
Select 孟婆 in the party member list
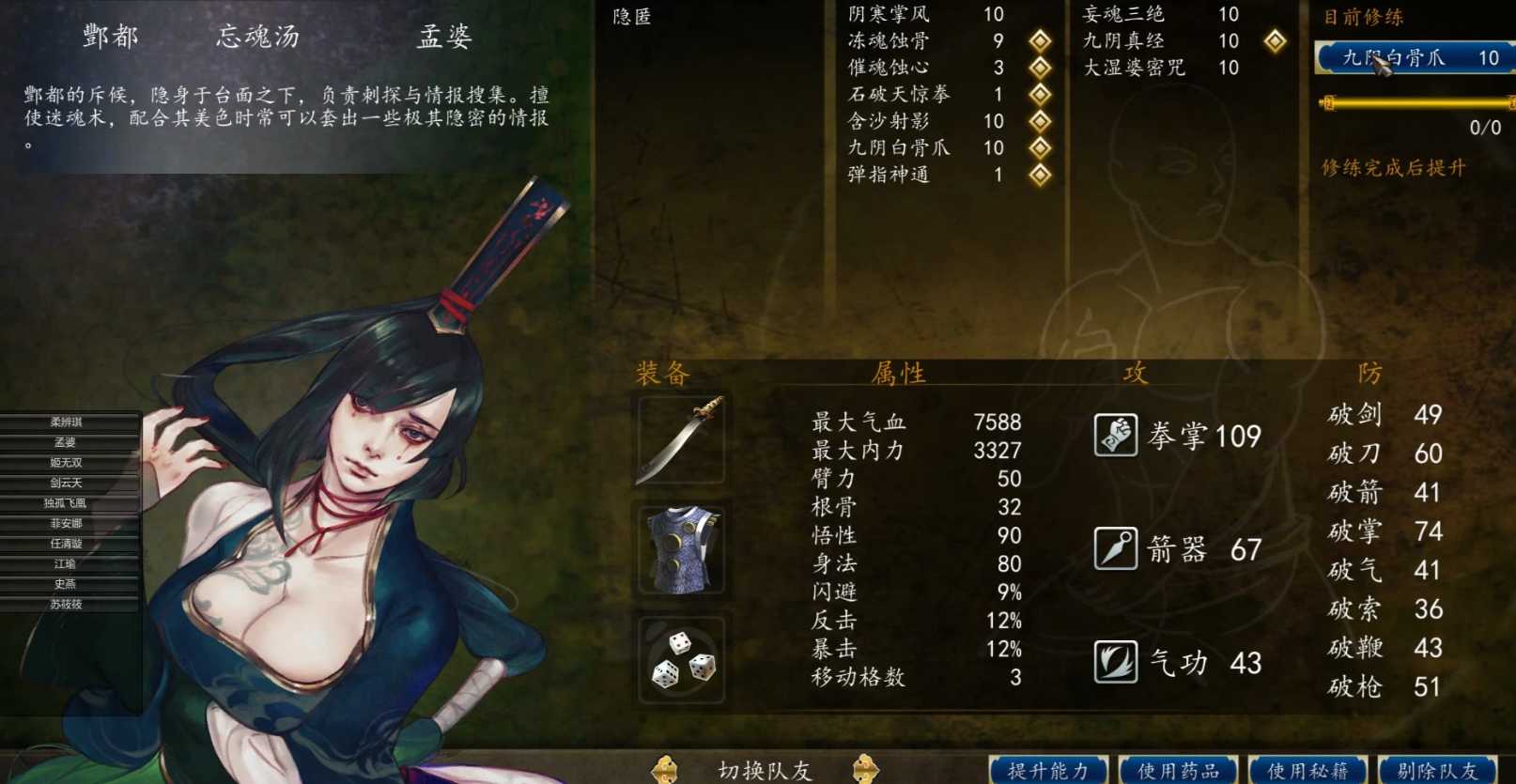click(64, 442)
